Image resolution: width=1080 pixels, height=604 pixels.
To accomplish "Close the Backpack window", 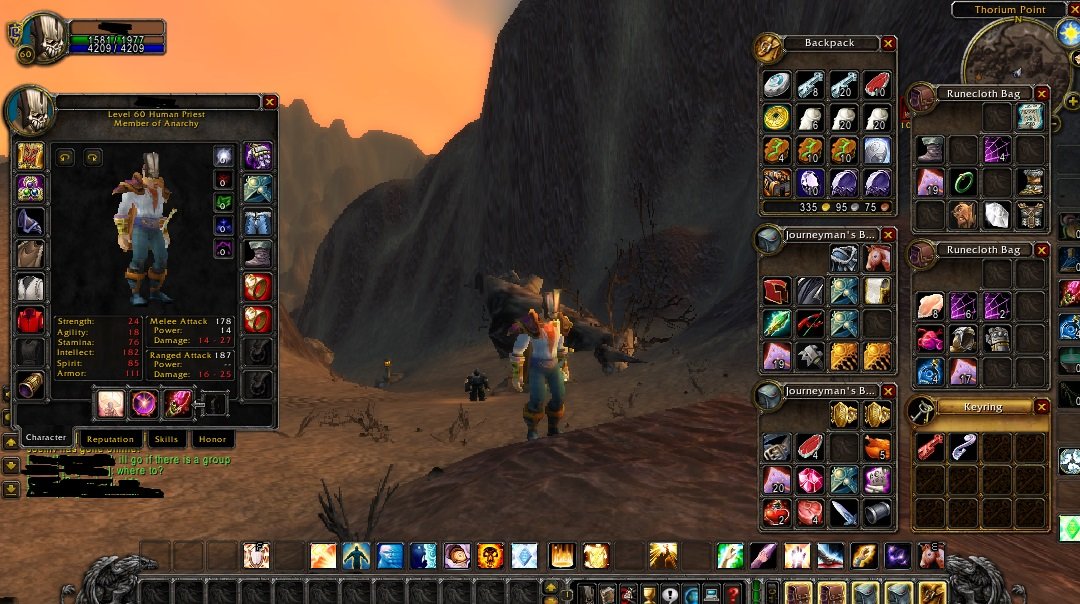I will click(888, 44).
